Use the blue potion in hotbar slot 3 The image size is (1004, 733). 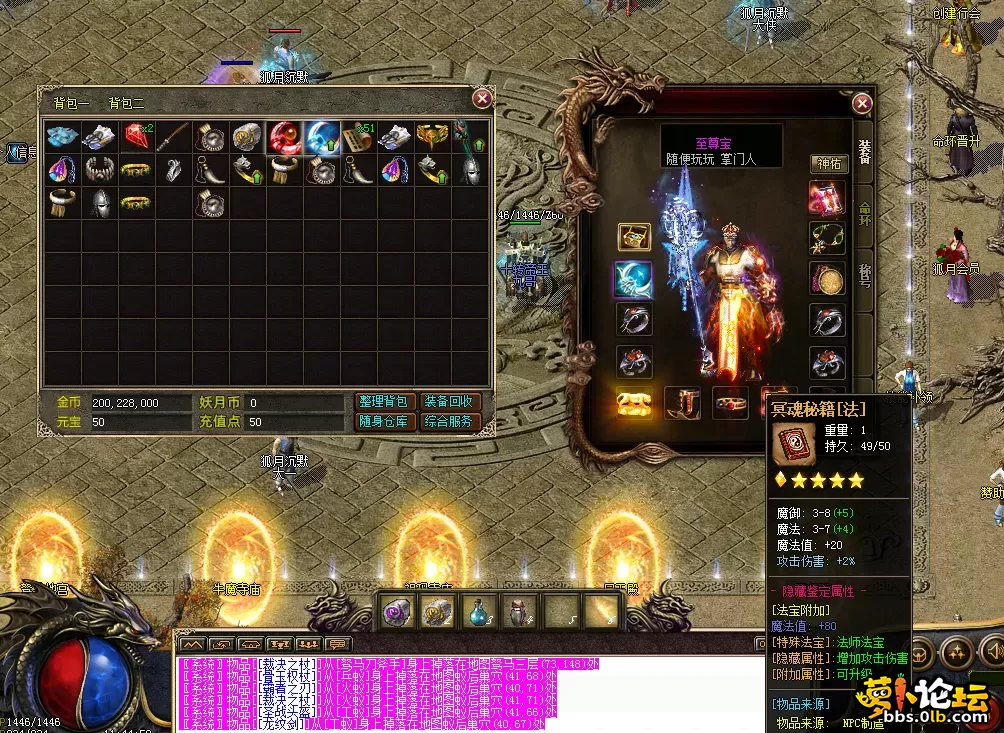pyautogui.click(x=478, y=610)
